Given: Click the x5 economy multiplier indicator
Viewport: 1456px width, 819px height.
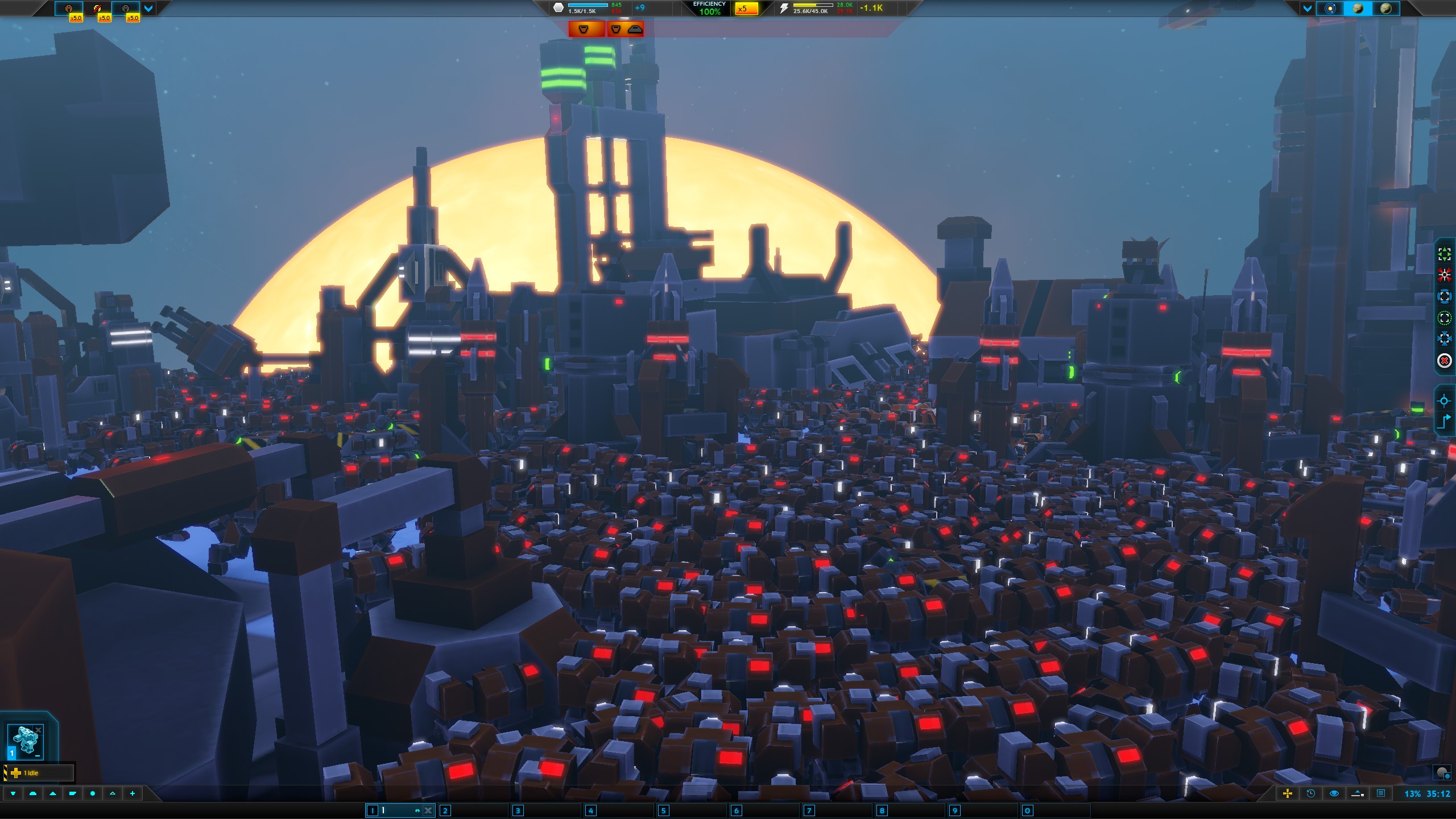Looking at the screenshot, I should tap(746, 9).
